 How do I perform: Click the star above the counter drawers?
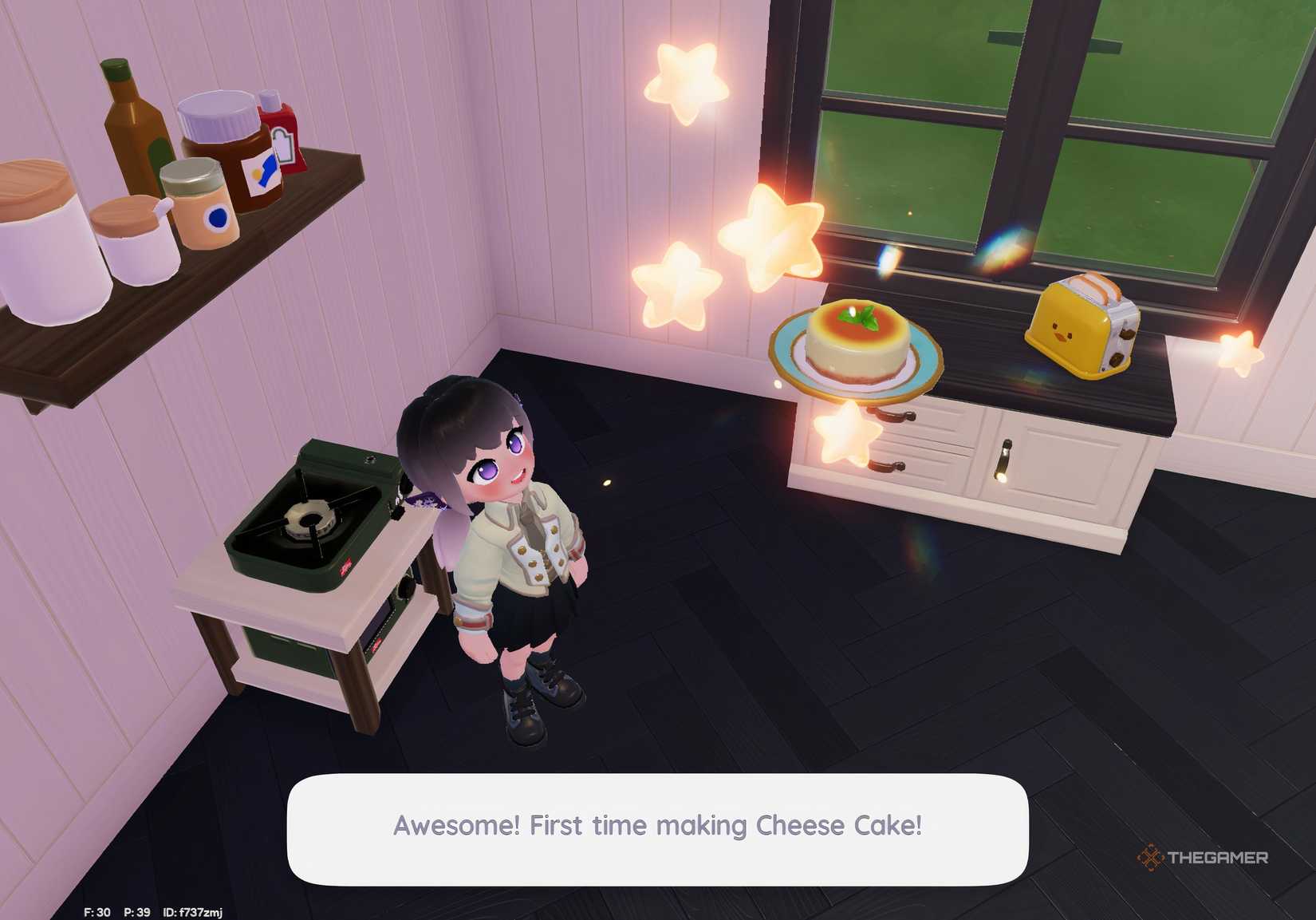pos(845,435)
